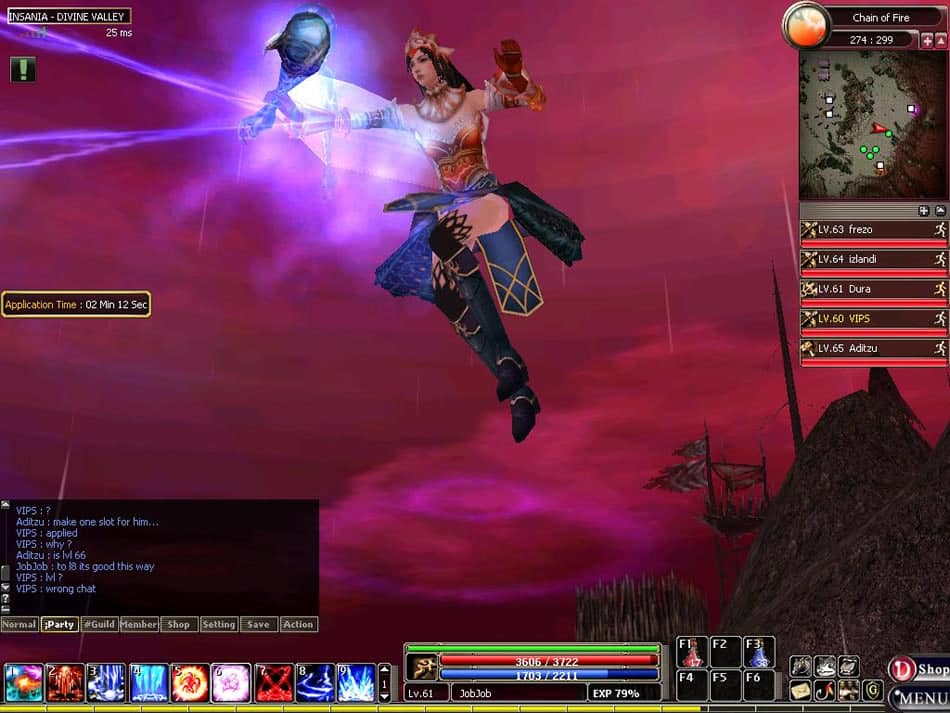This screenshot has width=950, height=713.
Task: Use the pink glowing skill in slot 6
Action: (x=231, y=682)
